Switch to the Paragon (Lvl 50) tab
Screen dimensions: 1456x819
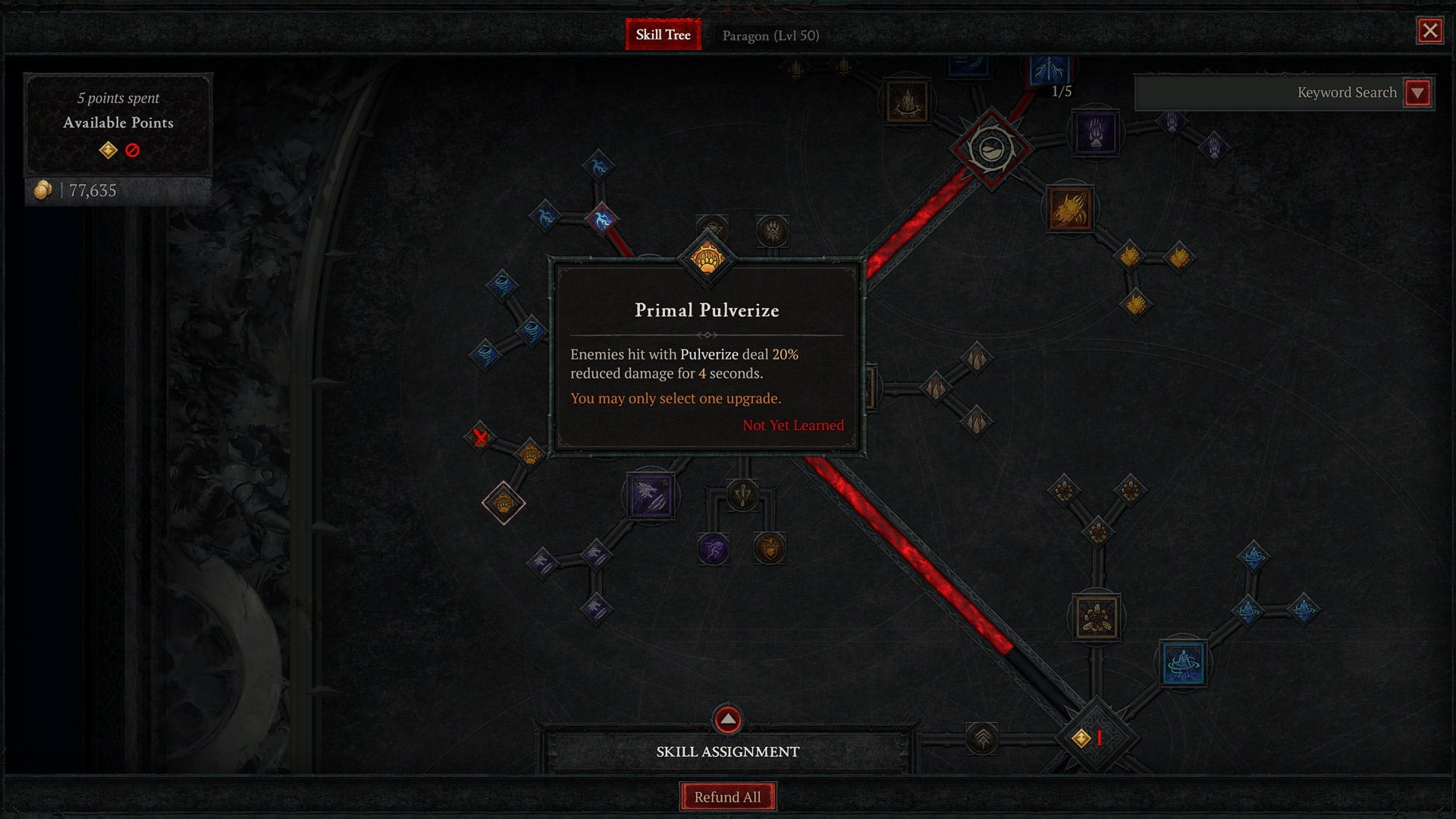click(771, 36)
